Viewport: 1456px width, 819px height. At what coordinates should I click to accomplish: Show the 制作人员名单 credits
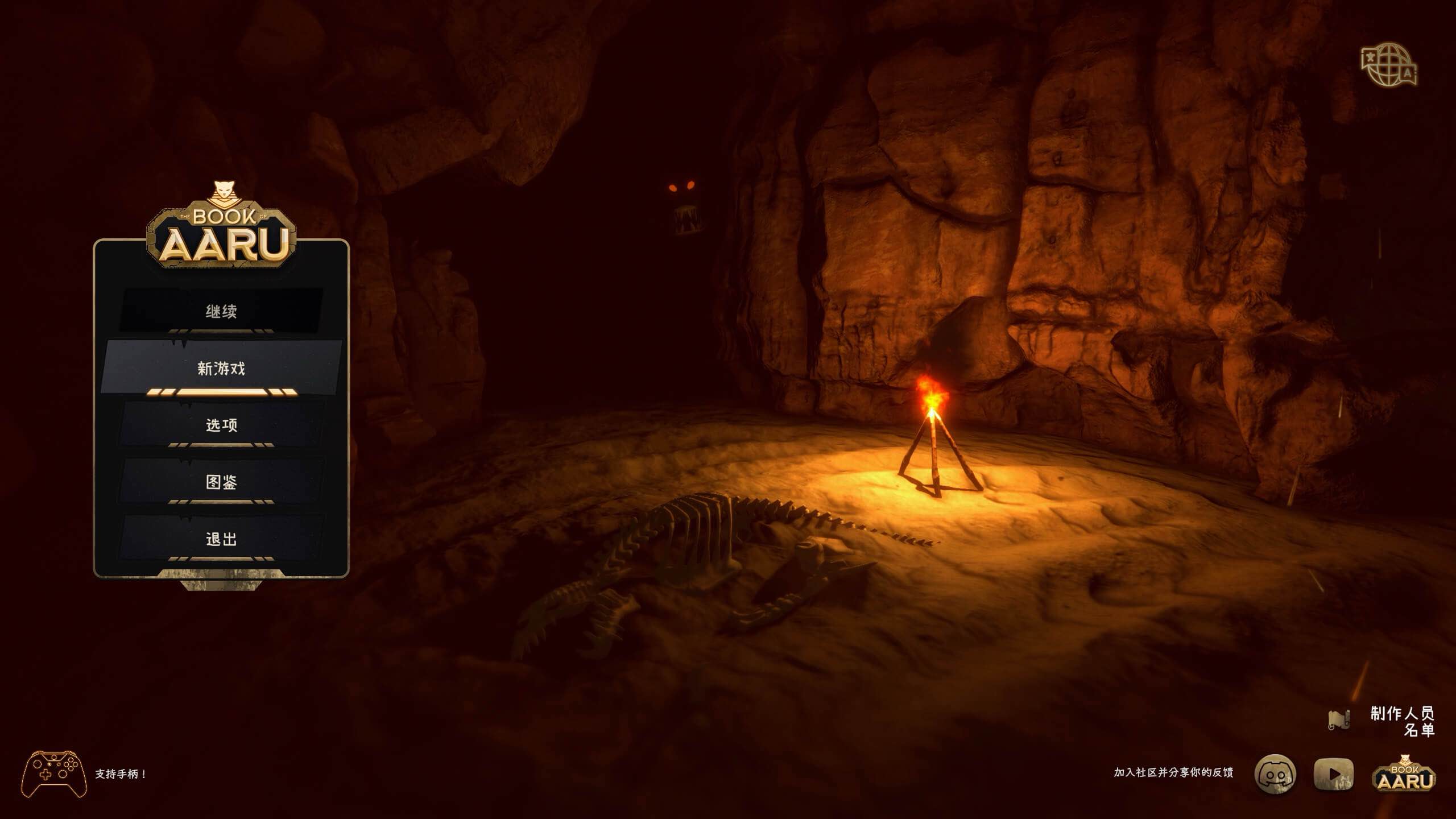(1401, 721)
